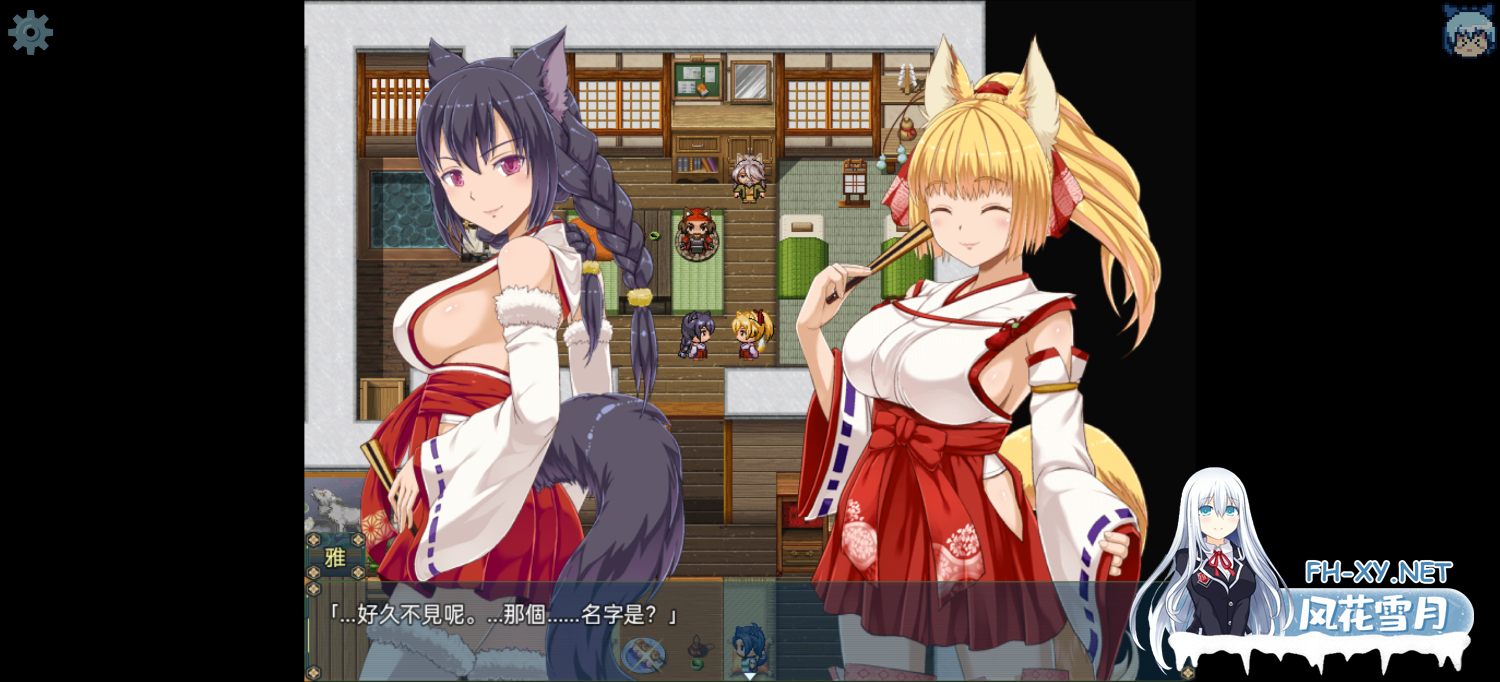Viewport: 1500px width, 682px height.
Task: Advance dialogue via the white continue arrow
Action: pos(749,675)
